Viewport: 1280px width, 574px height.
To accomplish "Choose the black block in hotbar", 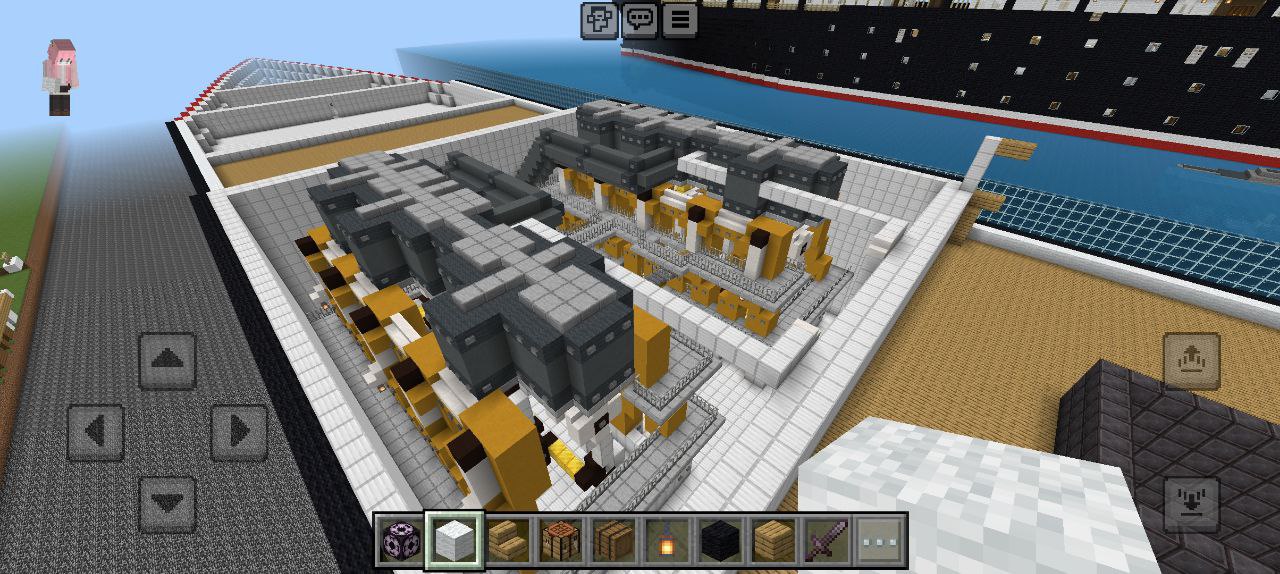I will [720, 541].
